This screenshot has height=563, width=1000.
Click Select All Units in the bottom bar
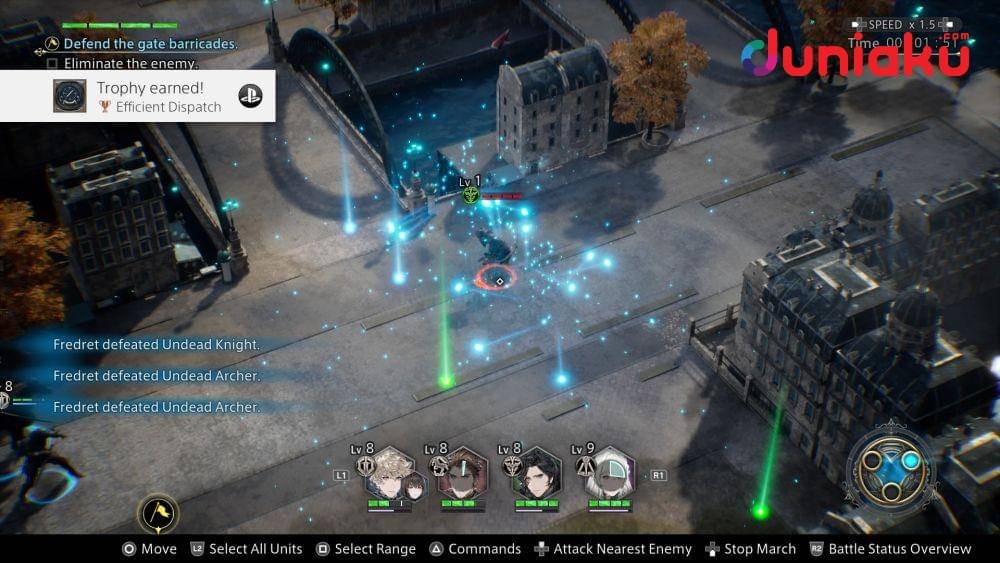click(246, 549)
